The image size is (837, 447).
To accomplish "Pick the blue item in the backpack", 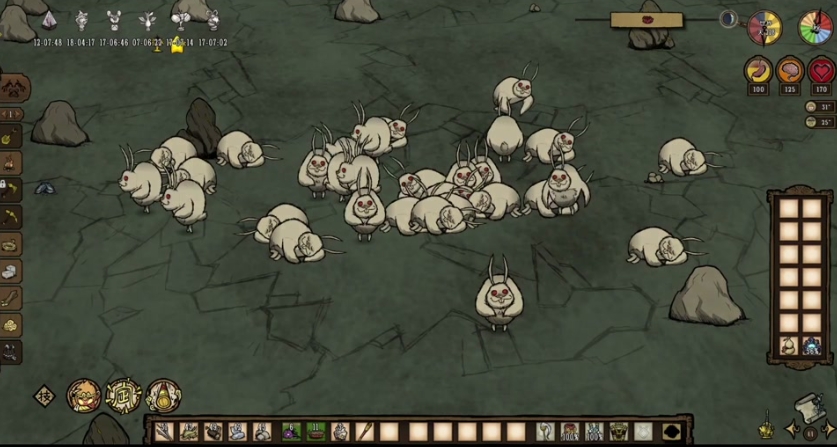I will click(811, 346).
